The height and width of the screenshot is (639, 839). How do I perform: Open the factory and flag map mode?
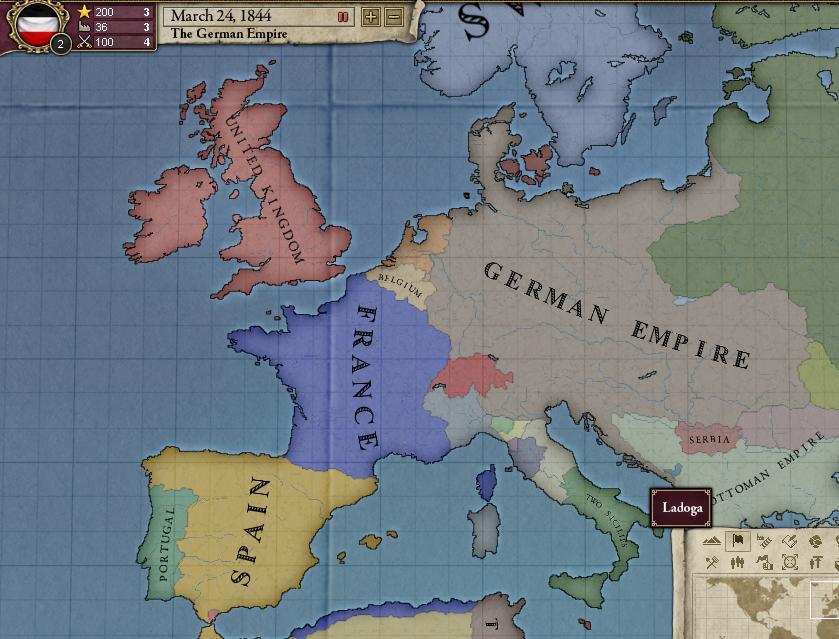(x=764, y=563)
